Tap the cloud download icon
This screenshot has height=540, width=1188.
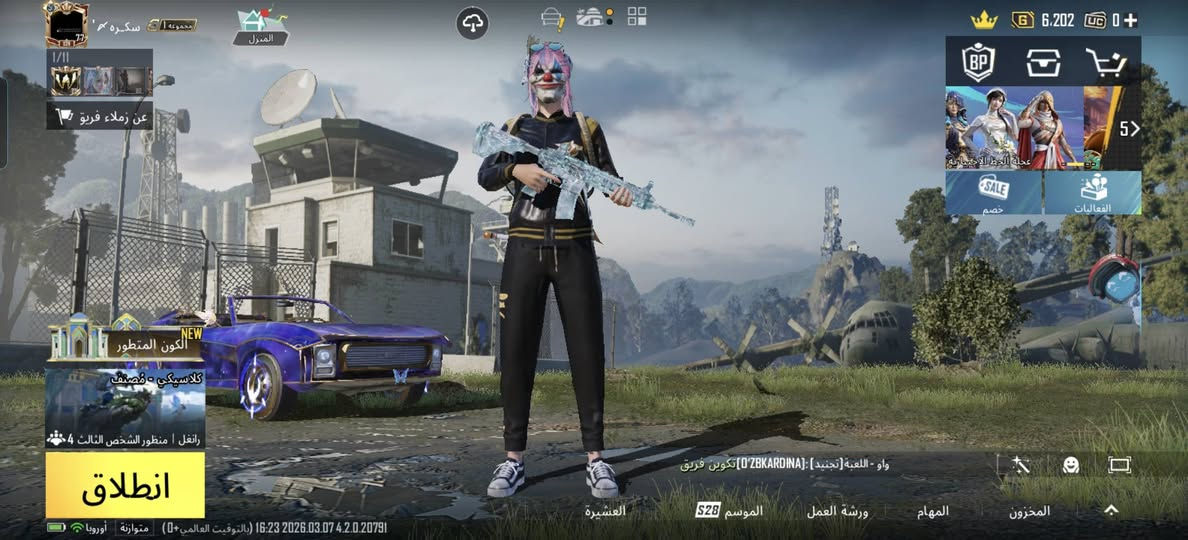tap(472, 23)
